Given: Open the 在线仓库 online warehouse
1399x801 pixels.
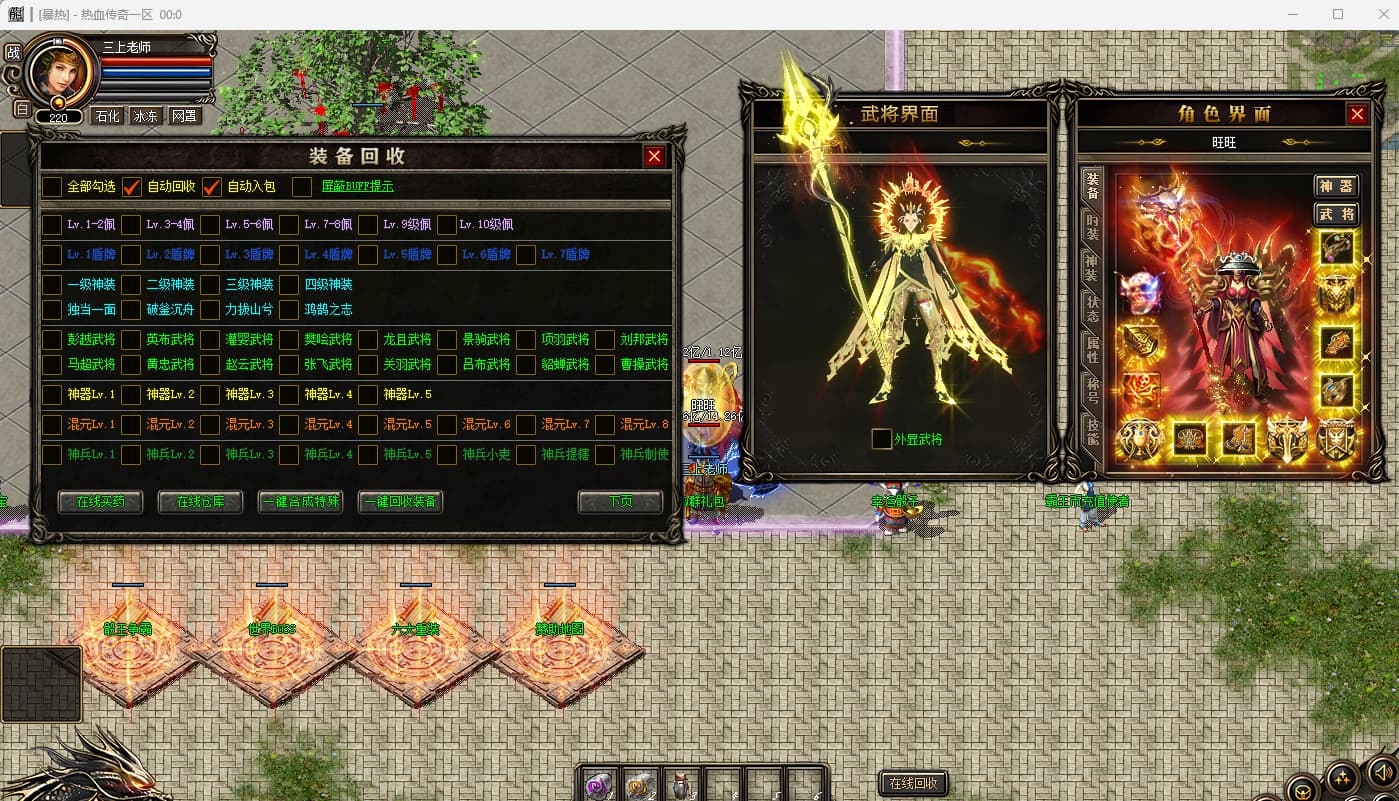Looking at the screenshot, I should pyautogui.click(x=200, y=502).
